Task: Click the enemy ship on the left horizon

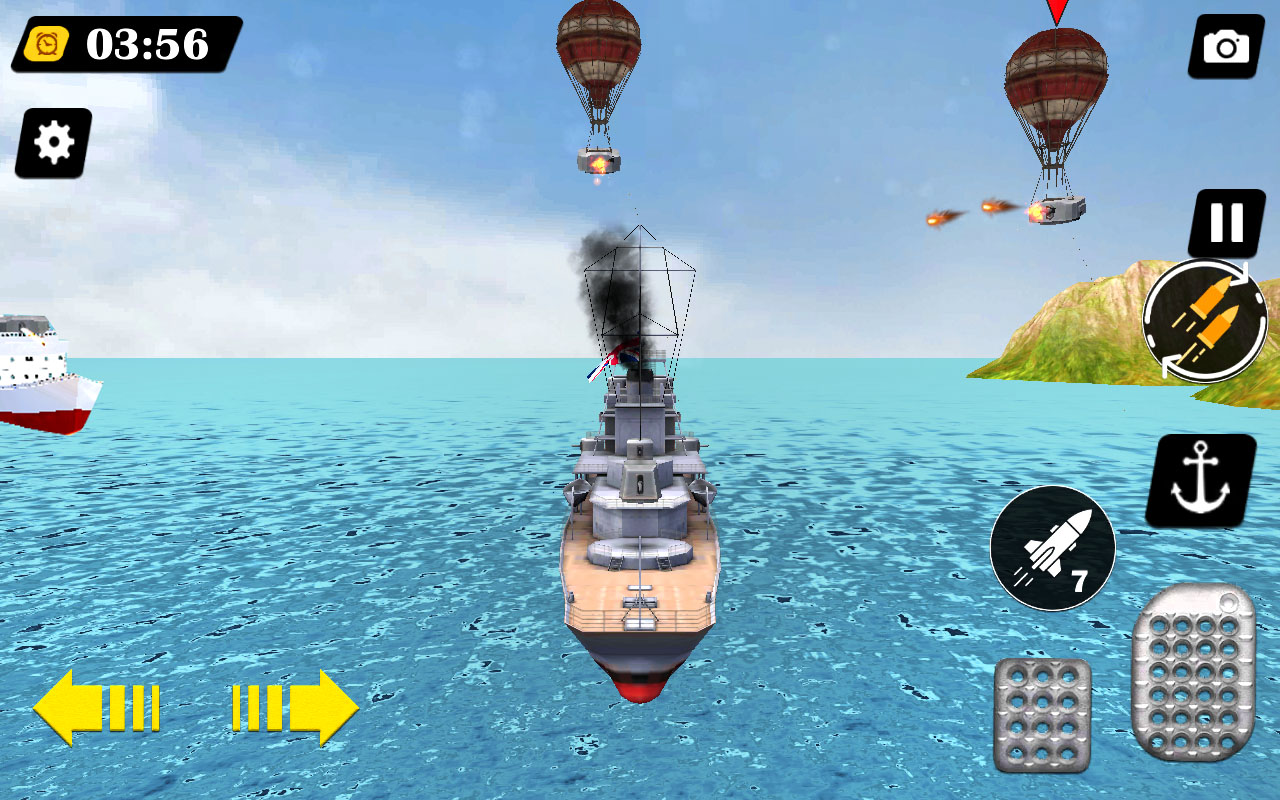Action: 40,370
